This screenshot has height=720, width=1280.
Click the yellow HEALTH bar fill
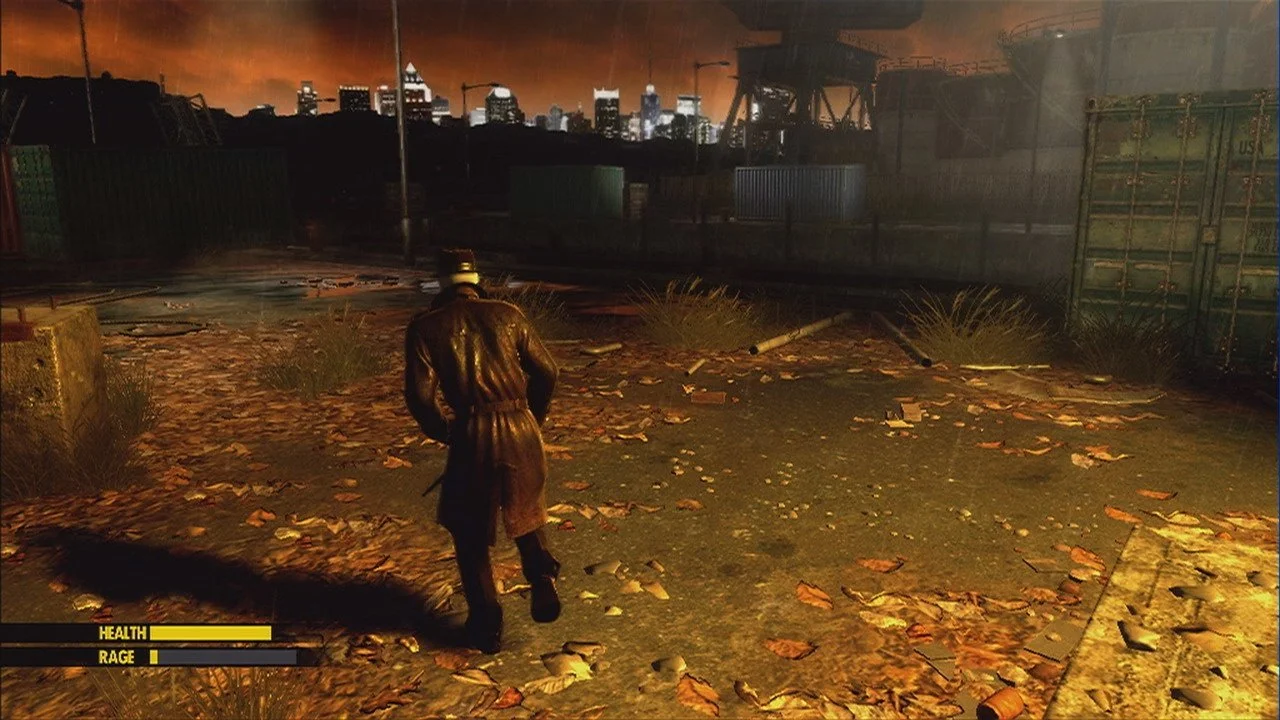210,632
